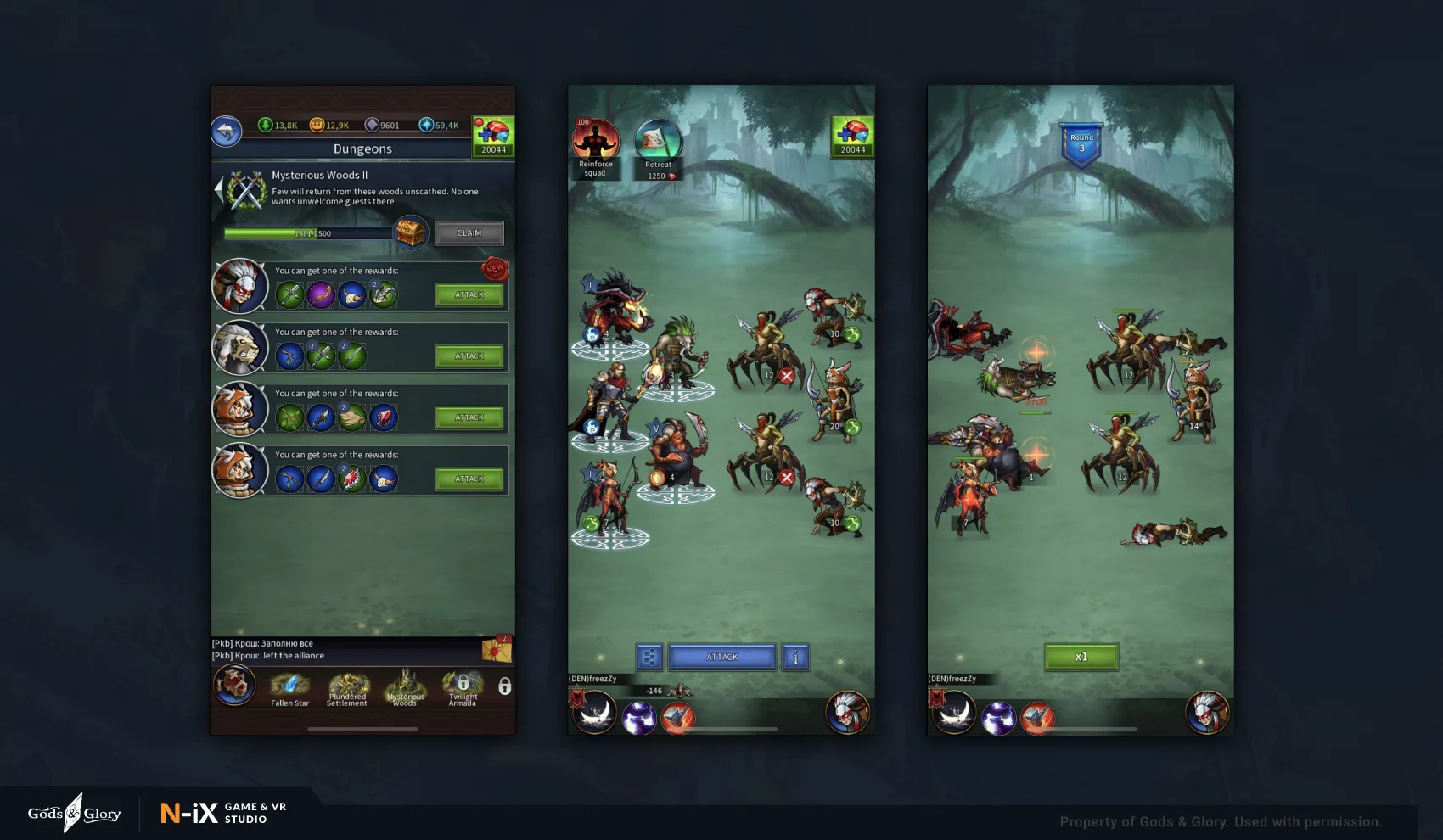Image resolution: width=1443 pixels, height=840 pixels.
Task: Open the battle info button
Action: (x=795, y=657)
